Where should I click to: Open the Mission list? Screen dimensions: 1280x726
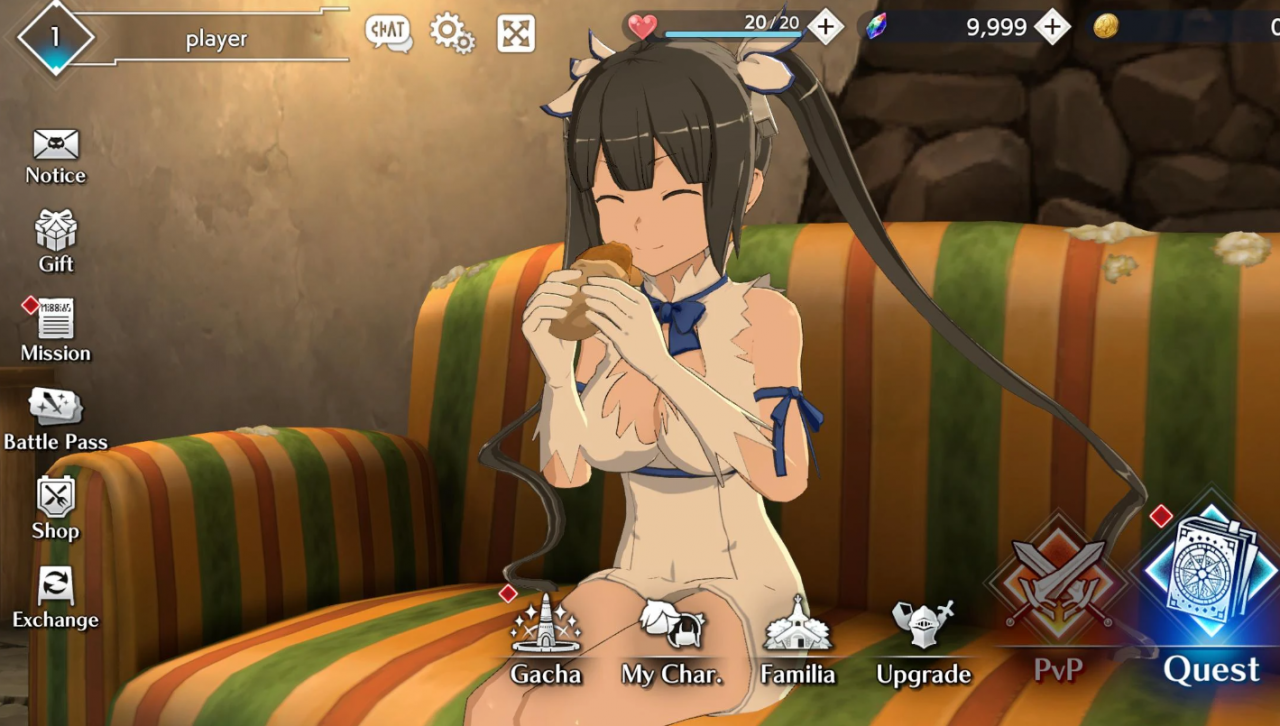(x=56, y=330)
